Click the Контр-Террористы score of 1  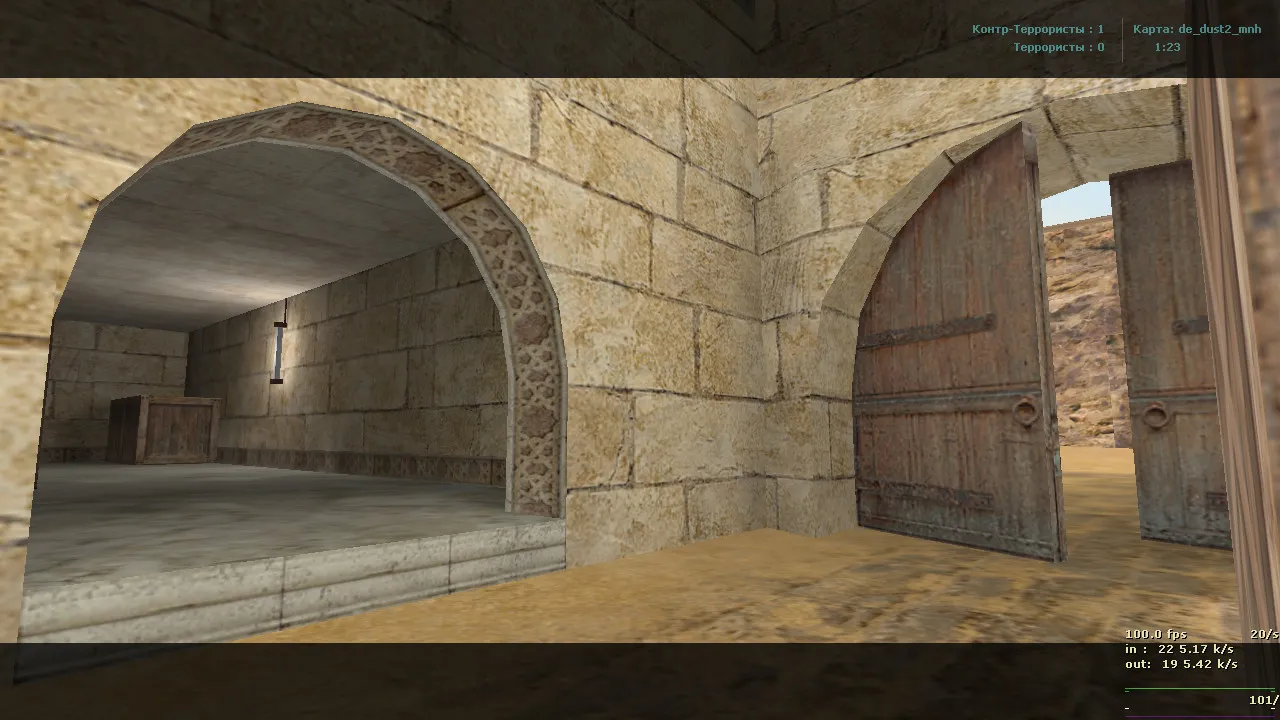[x=1100, y=29]
